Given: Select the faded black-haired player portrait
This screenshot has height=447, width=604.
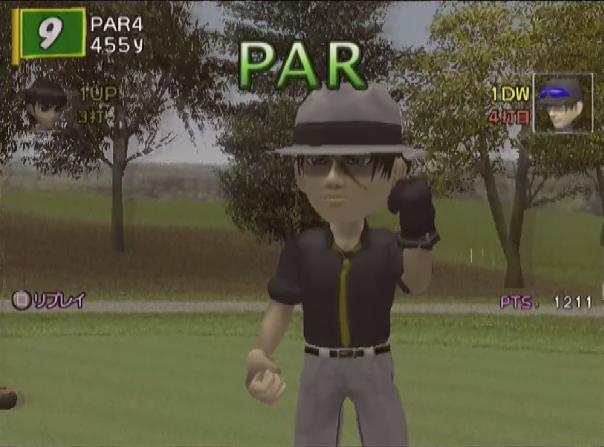Looking at the screenshot, I should (x=46, y=103).
